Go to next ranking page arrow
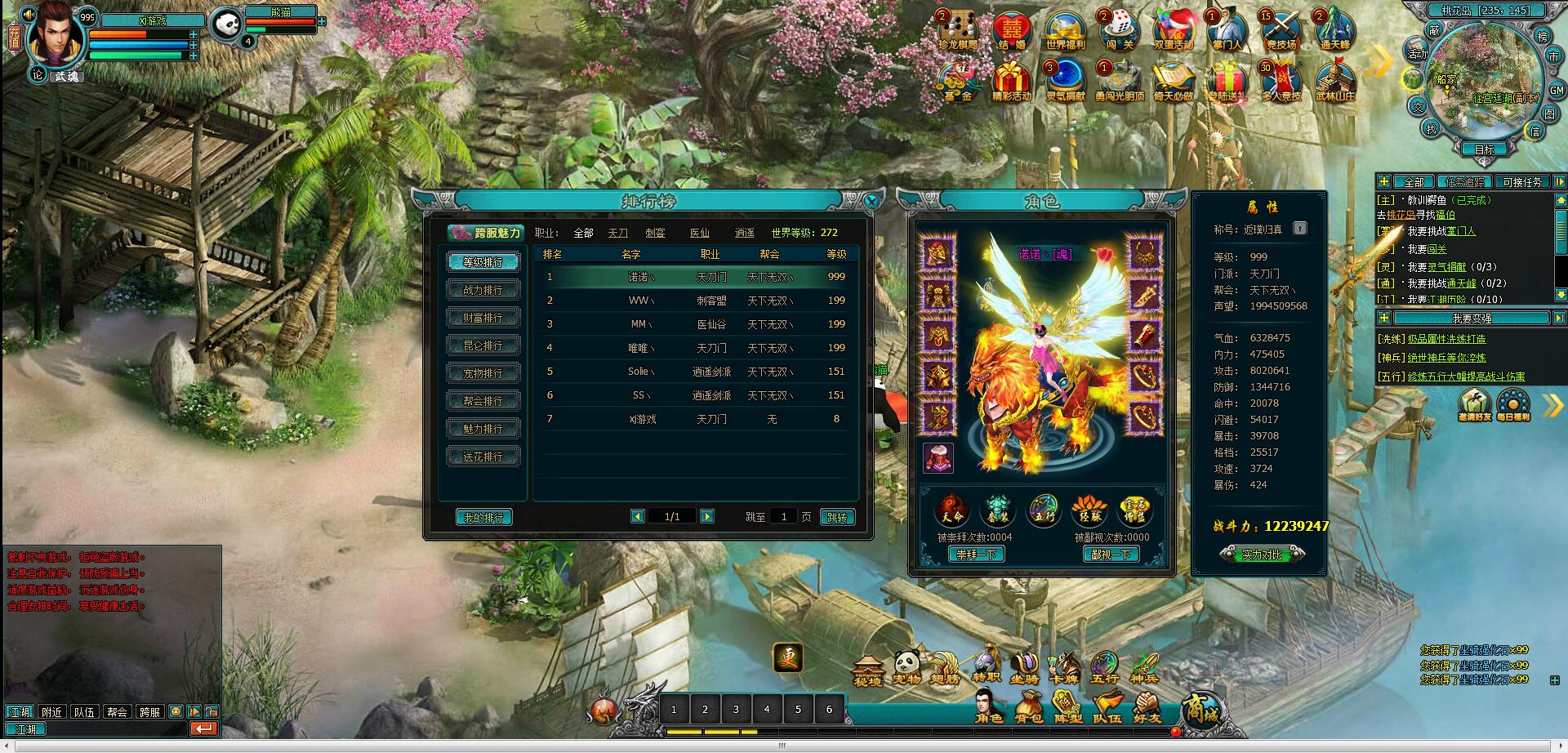Viewport: 1568px width, 753px height. [707, 516]
